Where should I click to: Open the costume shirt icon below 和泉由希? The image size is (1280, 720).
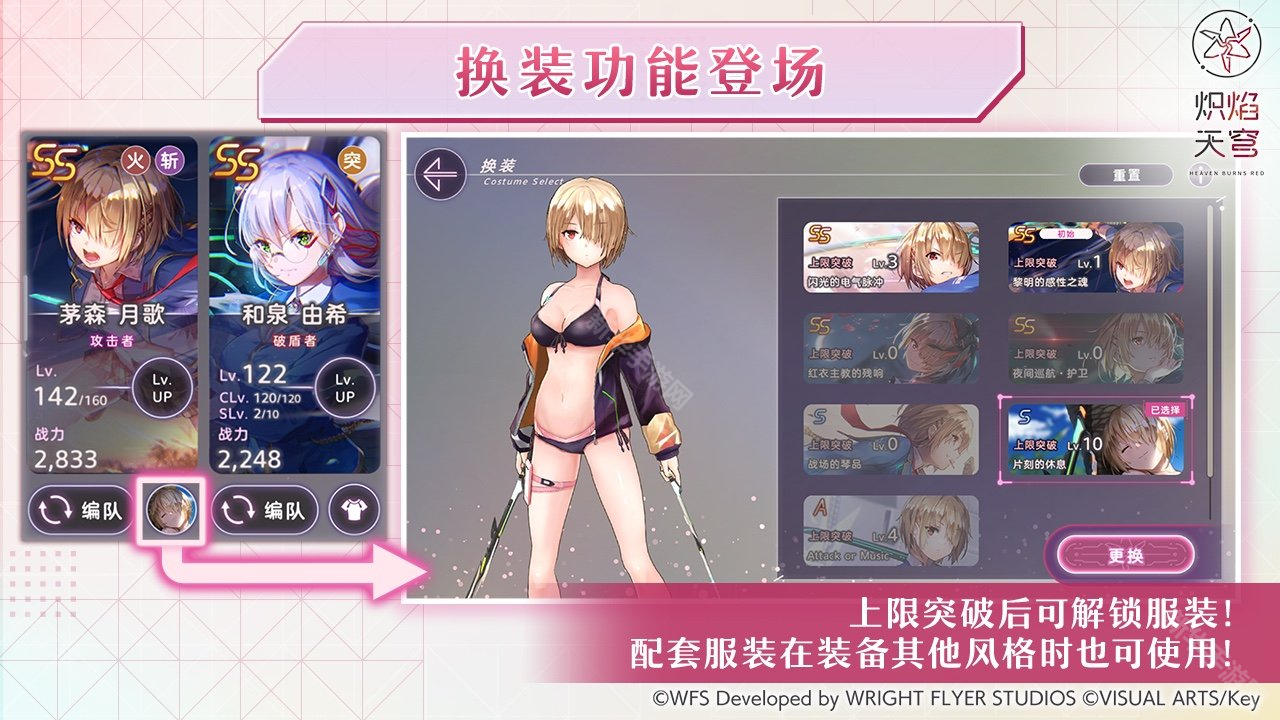(355, 509)
